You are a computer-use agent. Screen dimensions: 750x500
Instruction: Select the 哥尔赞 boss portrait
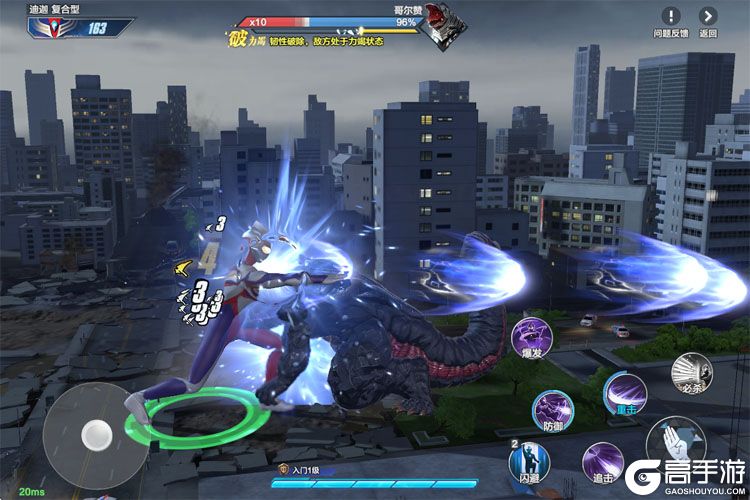(436, 24)
